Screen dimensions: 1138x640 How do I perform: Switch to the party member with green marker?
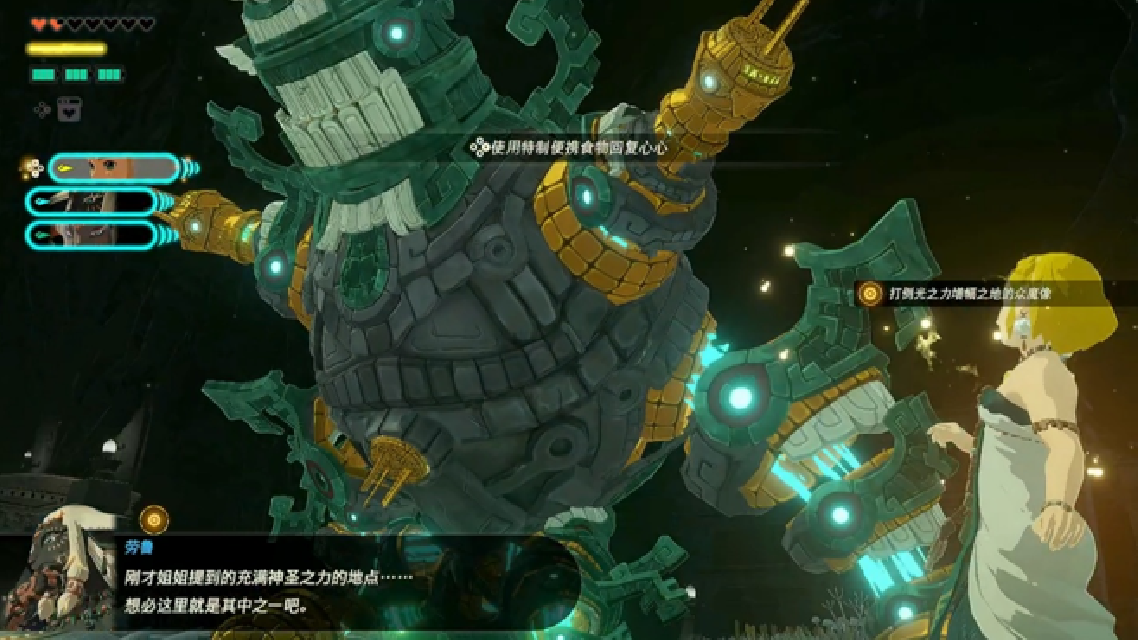point(92,236)
